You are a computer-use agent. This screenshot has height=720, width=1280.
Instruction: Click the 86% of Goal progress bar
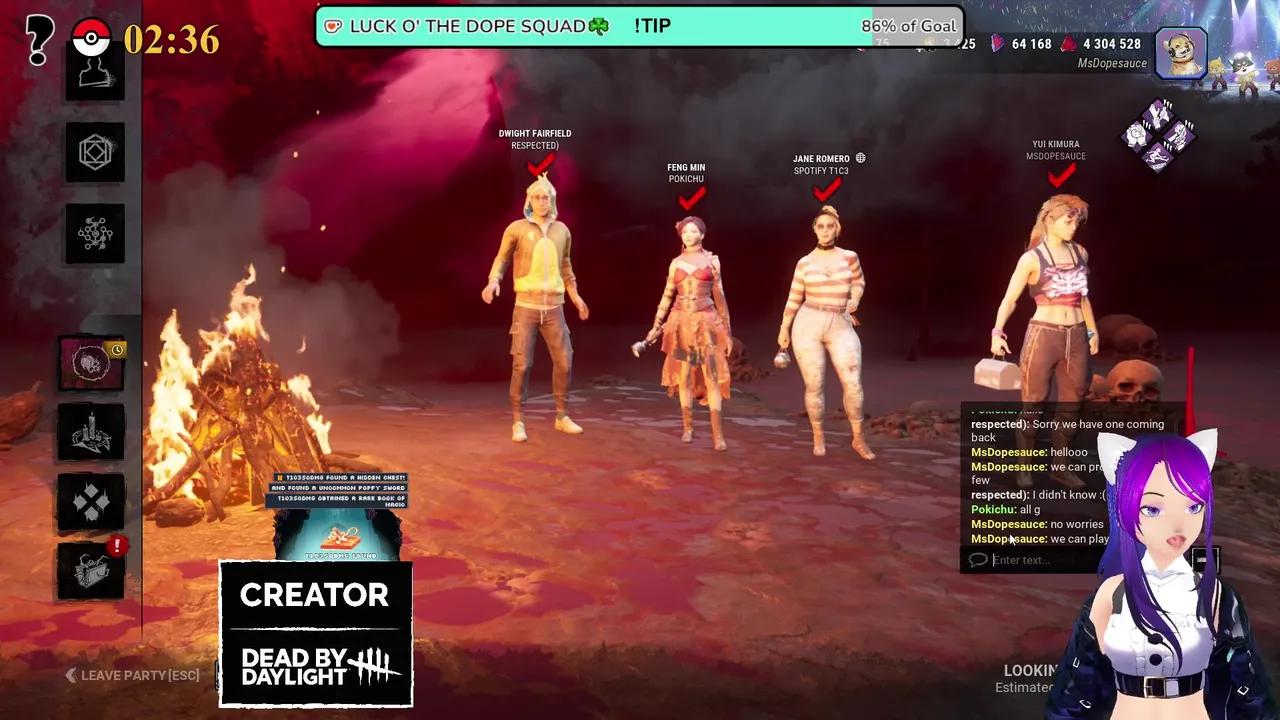coord(906,26)
